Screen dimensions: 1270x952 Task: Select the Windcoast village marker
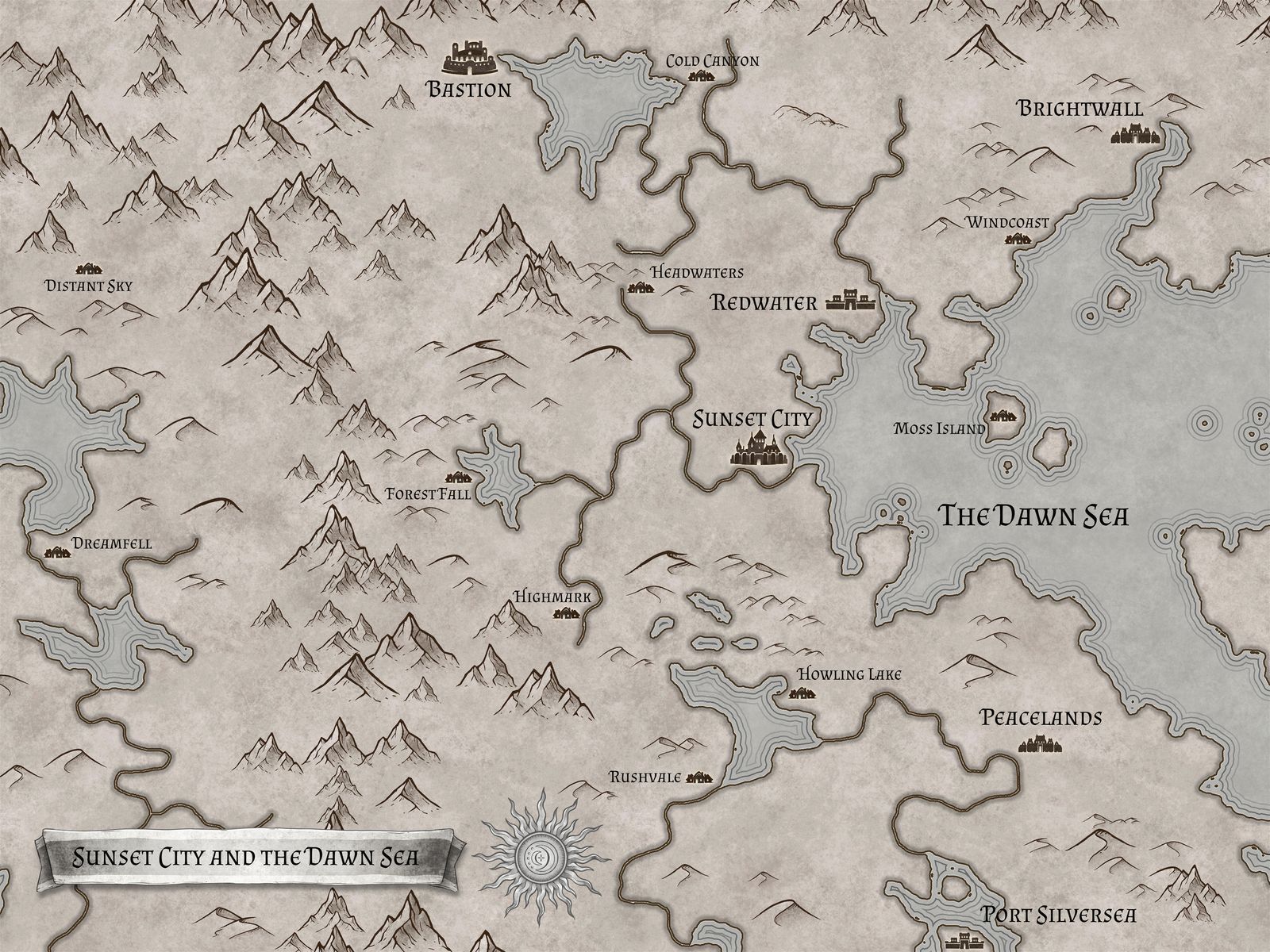pyautogui.click(x=1019, y=239)
